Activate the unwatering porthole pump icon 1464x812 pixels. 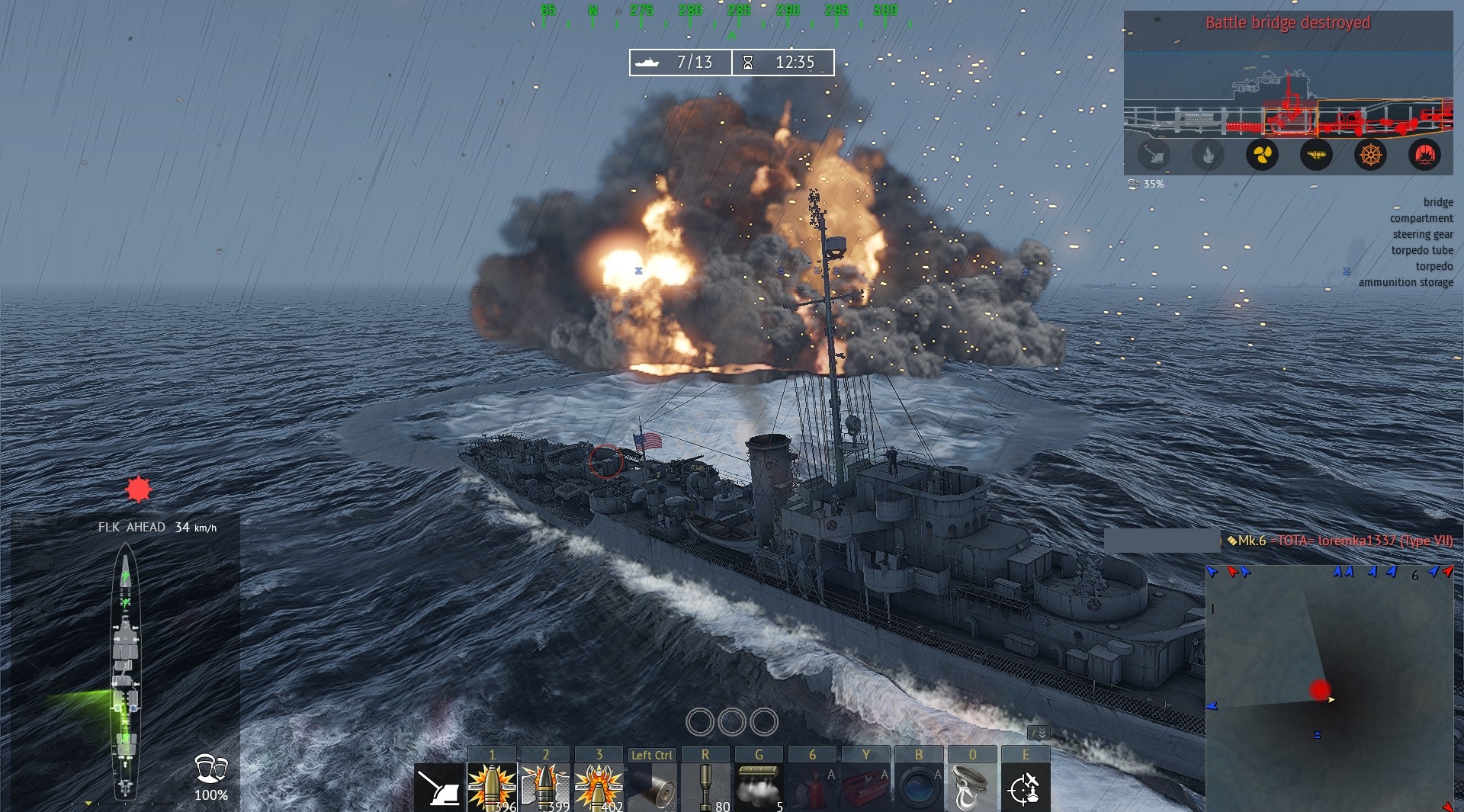coord(919,788)
